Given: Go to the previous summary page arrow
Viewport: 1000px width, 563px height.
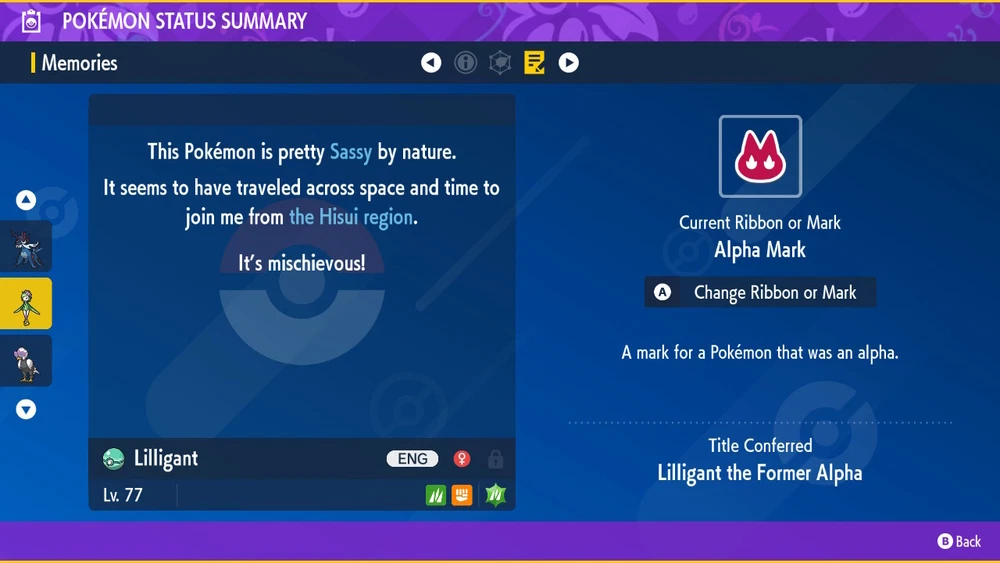Looking at the screenshot, I should pyautogui.click(x=431, y=63).
